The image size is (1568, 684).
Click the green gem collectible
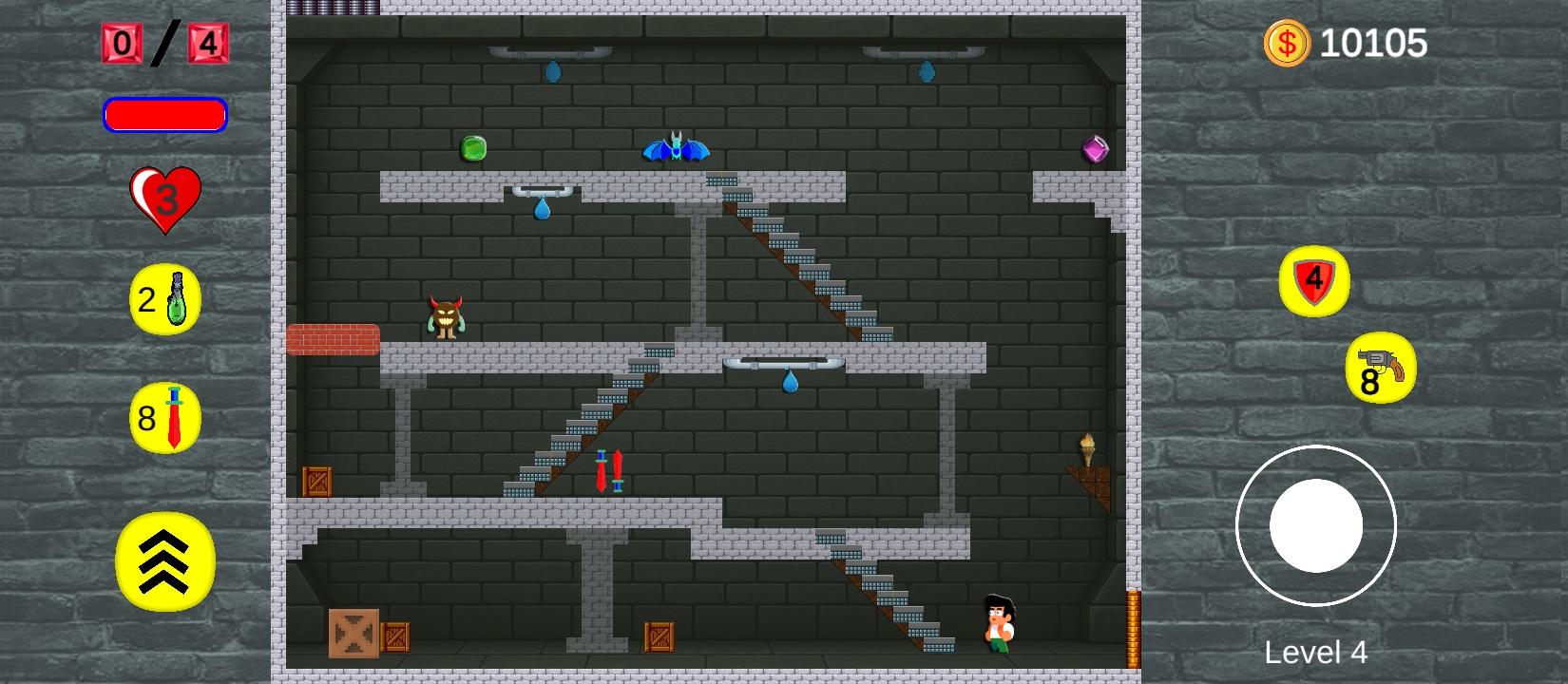point(472,148)
